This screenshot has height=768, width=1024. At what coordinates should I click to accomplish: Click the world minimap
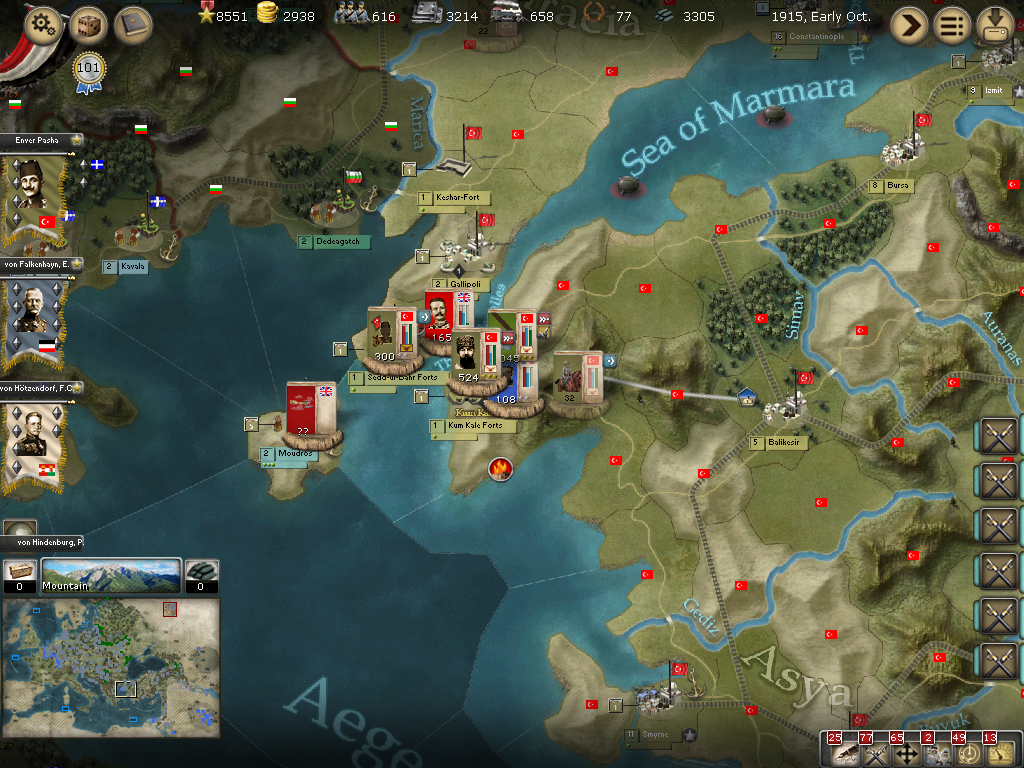[x=111, y=668]
